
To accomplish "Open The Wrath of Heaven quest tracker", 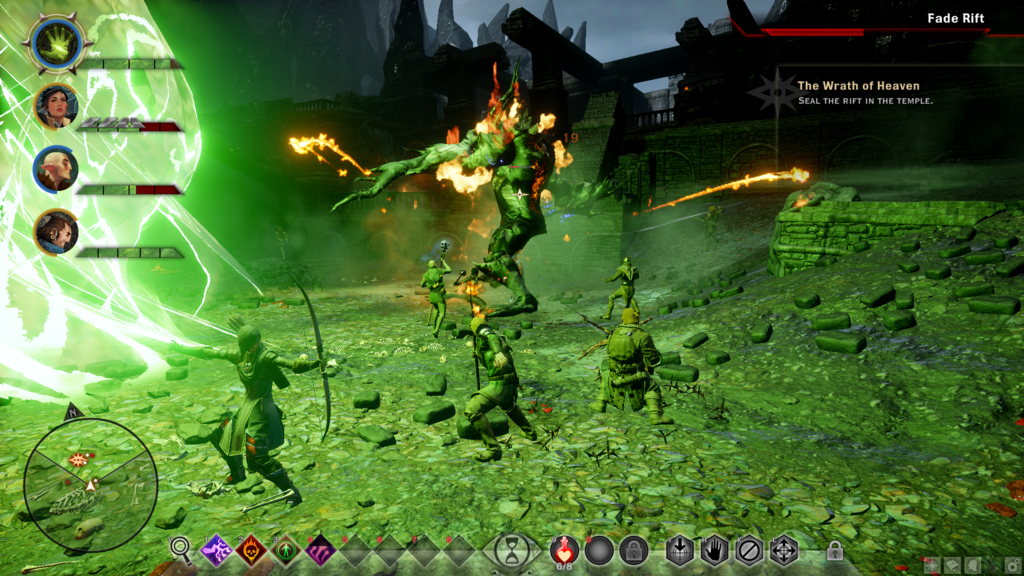I will (x=857, y=86).
